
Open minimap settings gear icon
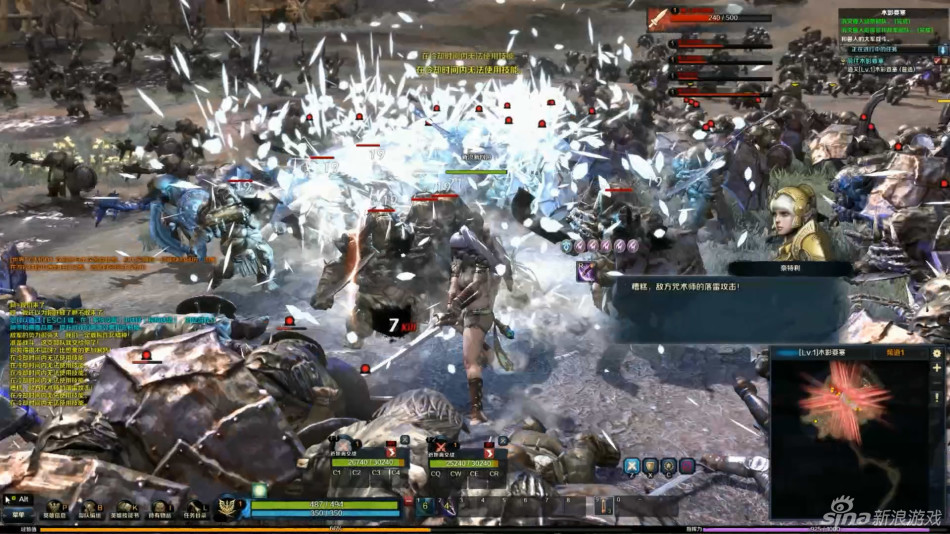tap(937, 353)
